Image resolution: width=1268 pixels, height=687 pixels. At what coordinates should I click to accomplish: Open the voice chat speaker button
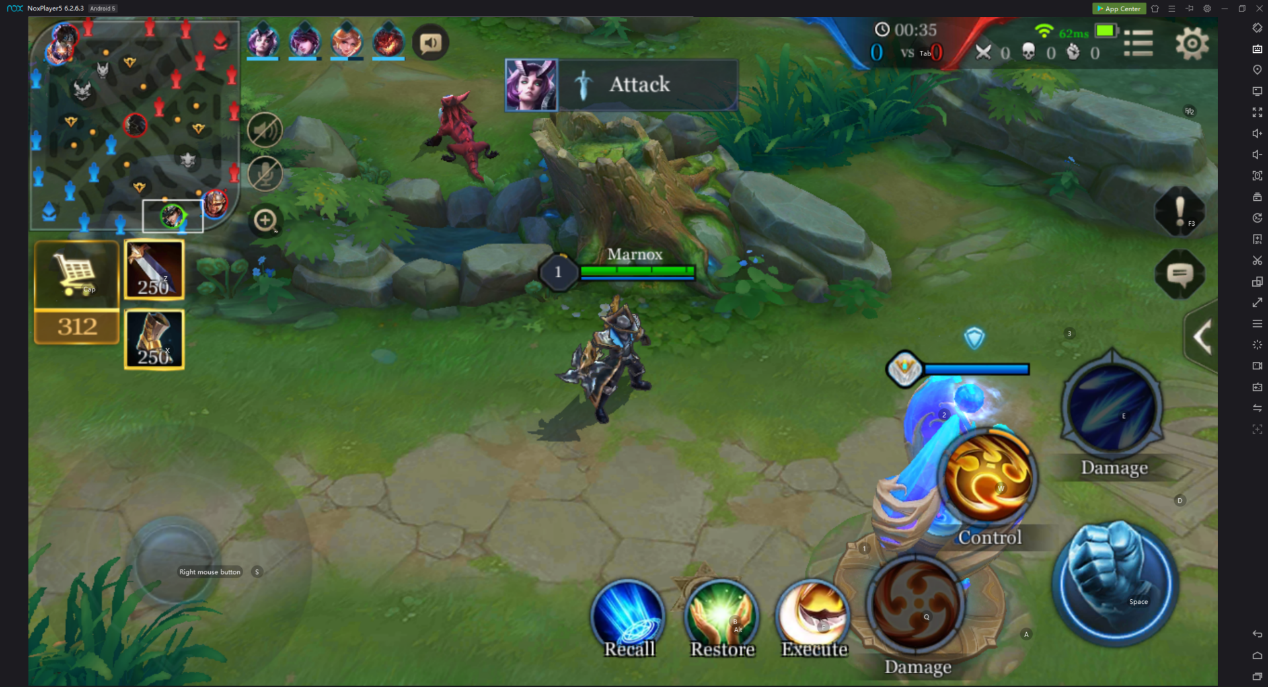[431, 43]
